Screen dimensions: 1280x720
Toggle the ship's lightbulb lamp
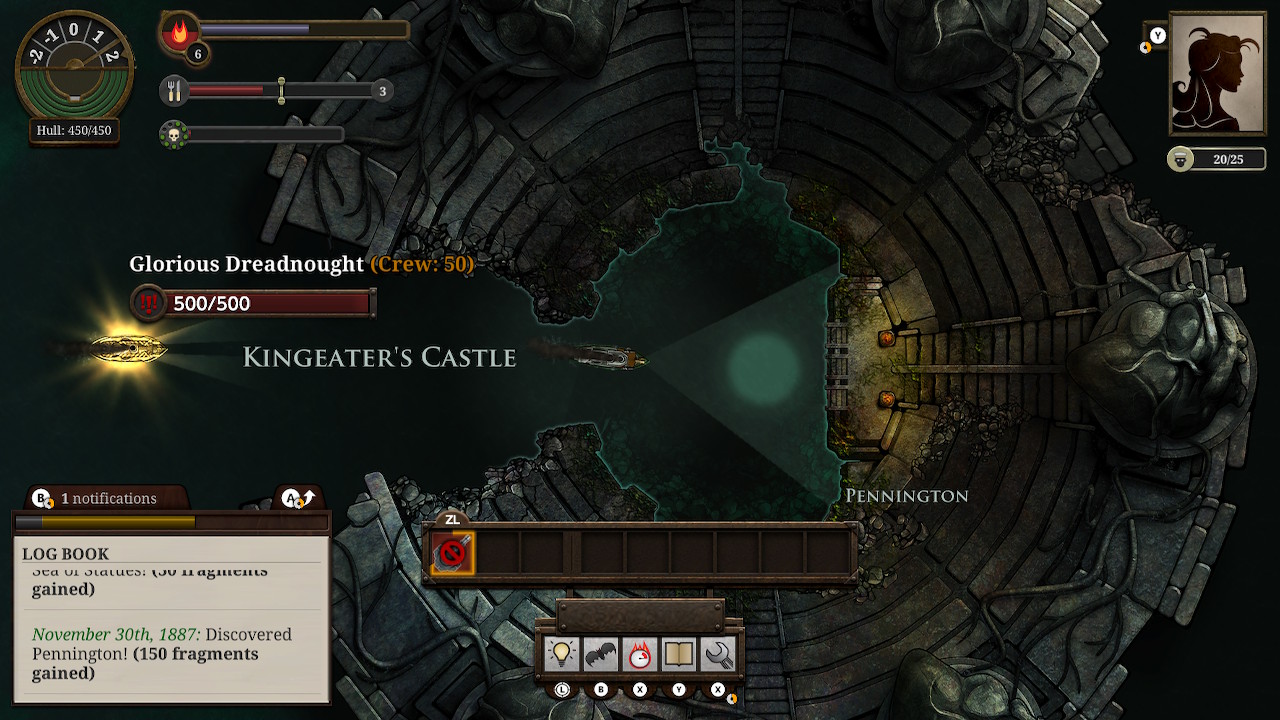coord(562,654)
